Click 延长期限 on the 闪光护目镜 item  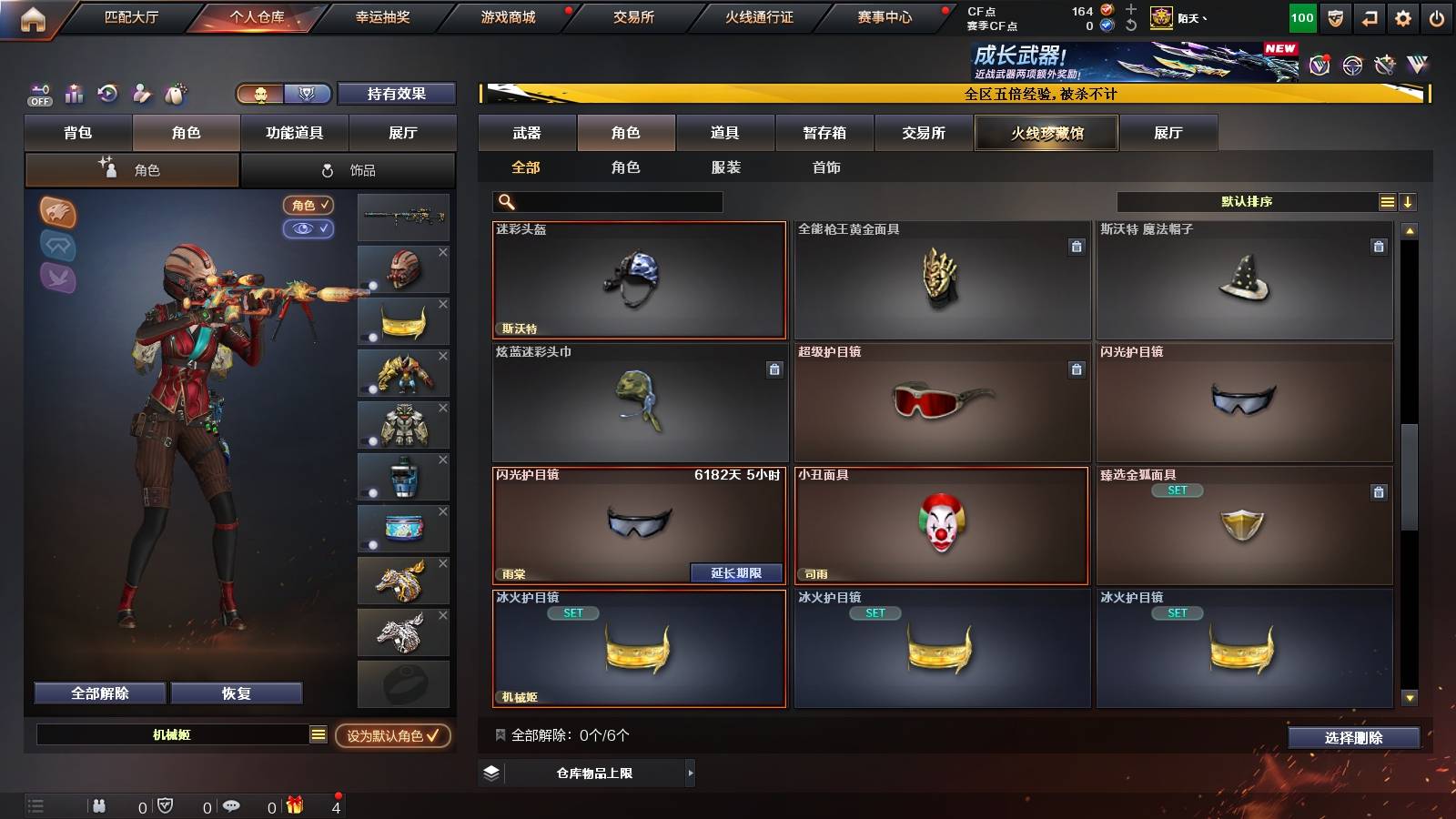coord(738,572)
